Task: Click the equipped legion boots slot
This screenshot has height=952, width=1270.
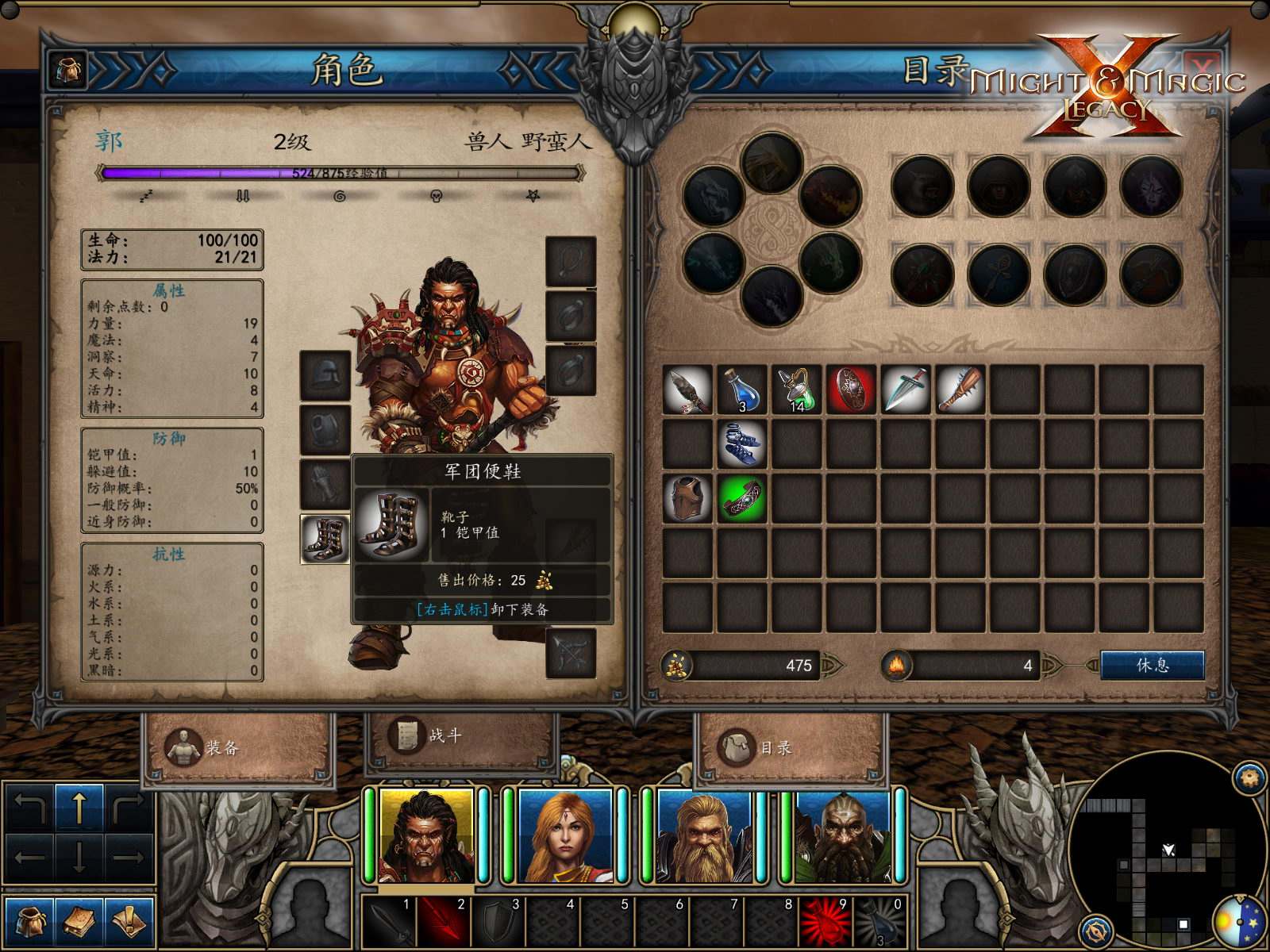Action: tap(325, 539)
